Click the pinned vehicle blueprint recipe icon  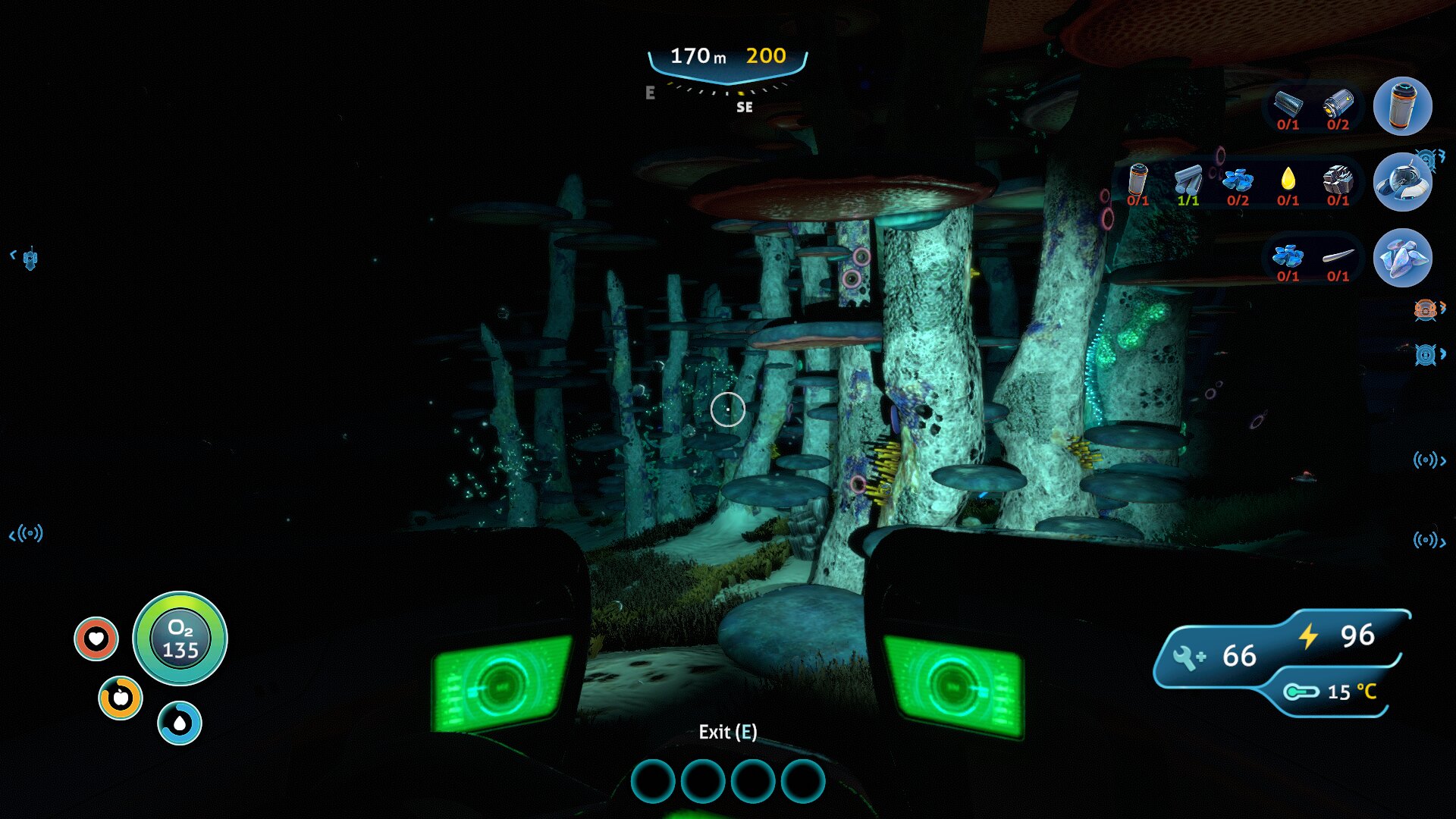(1402, 182)
